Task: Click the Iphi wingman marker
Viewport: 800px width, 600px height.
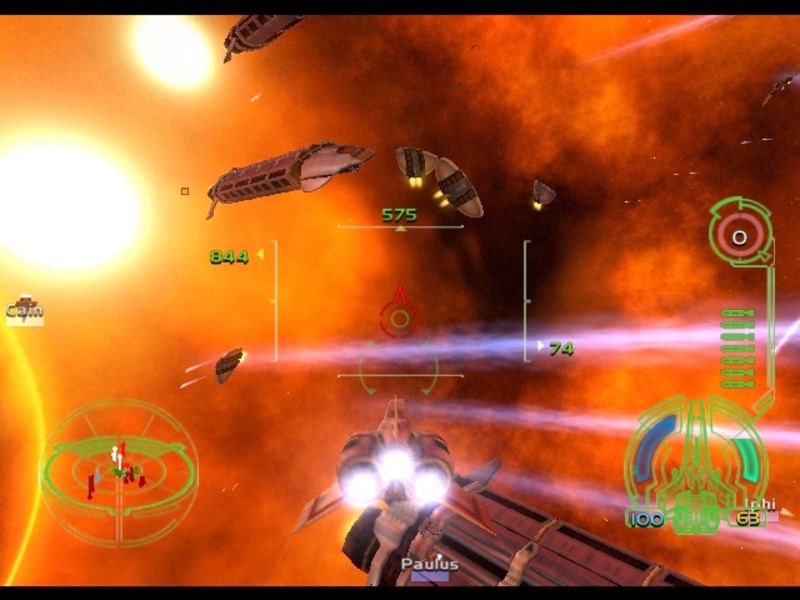Action: [759, 504]
